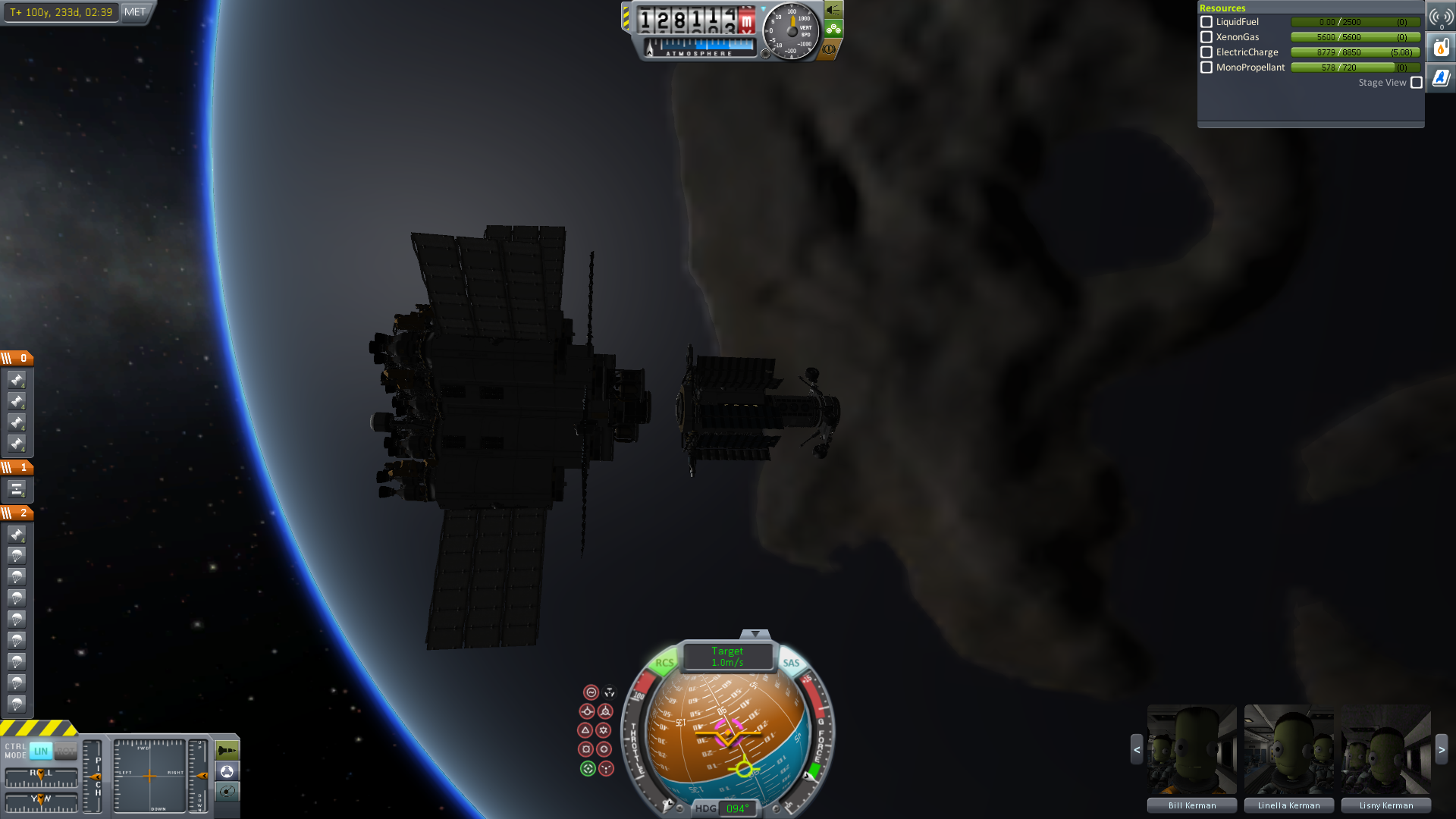Click the comm network signal icon
The height and width of the screenshot is (819, 1456).
[x=1441, y=17]
